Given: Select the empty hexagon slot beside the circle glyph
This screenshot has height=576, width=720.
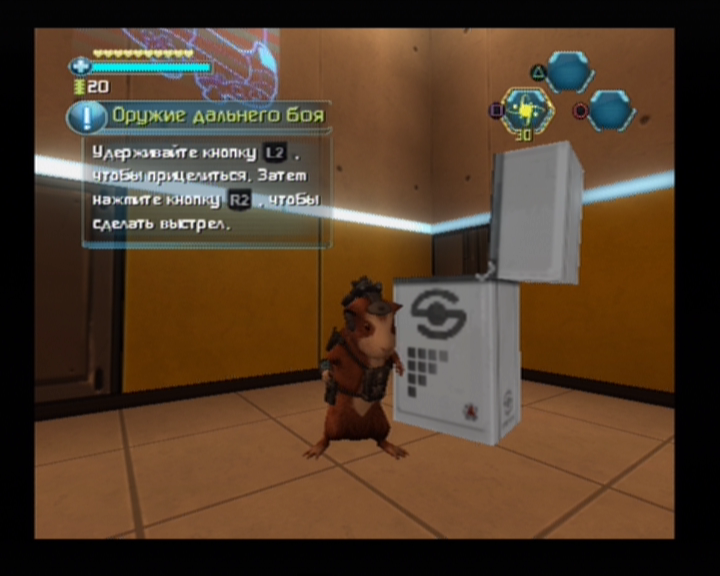Looking at the screenshot, I should [x=609, y=110].
